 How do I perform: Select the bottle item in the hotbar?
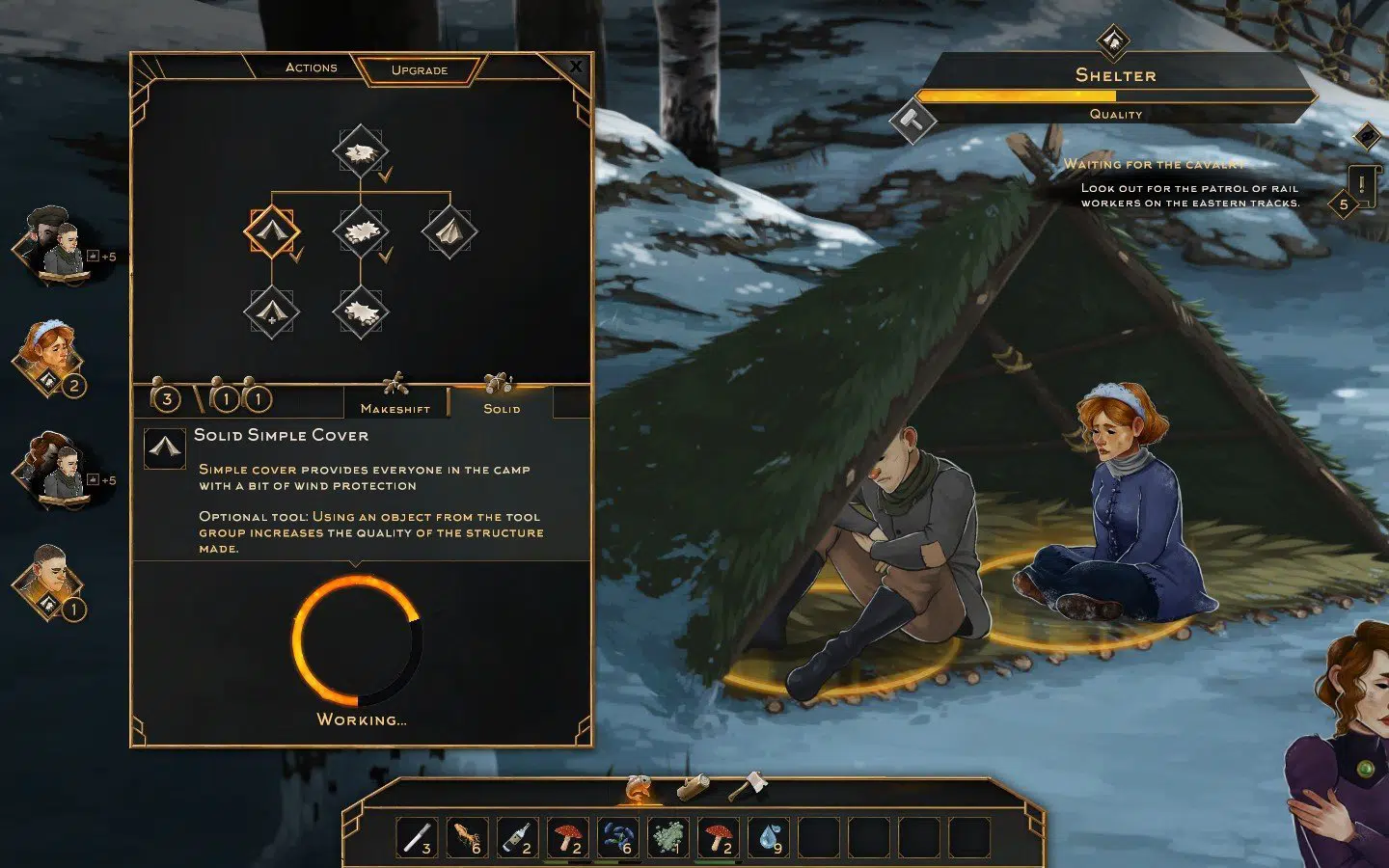coord(517,837)
